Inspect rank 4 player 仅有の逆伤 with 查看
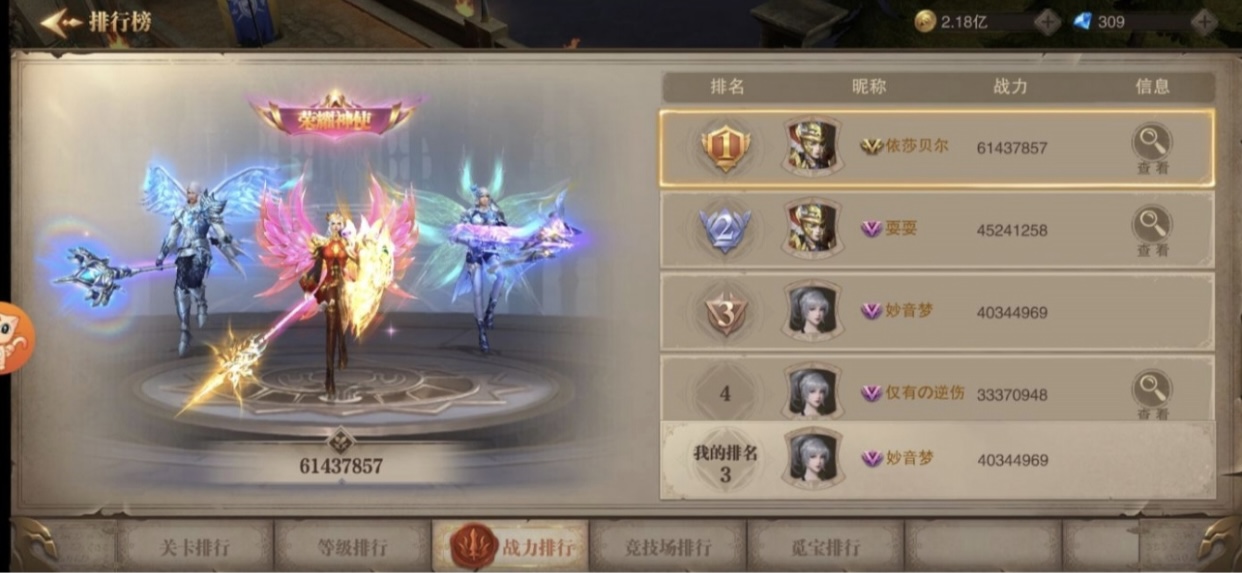Viewport: 1242px width, 573px height. 1152,394
